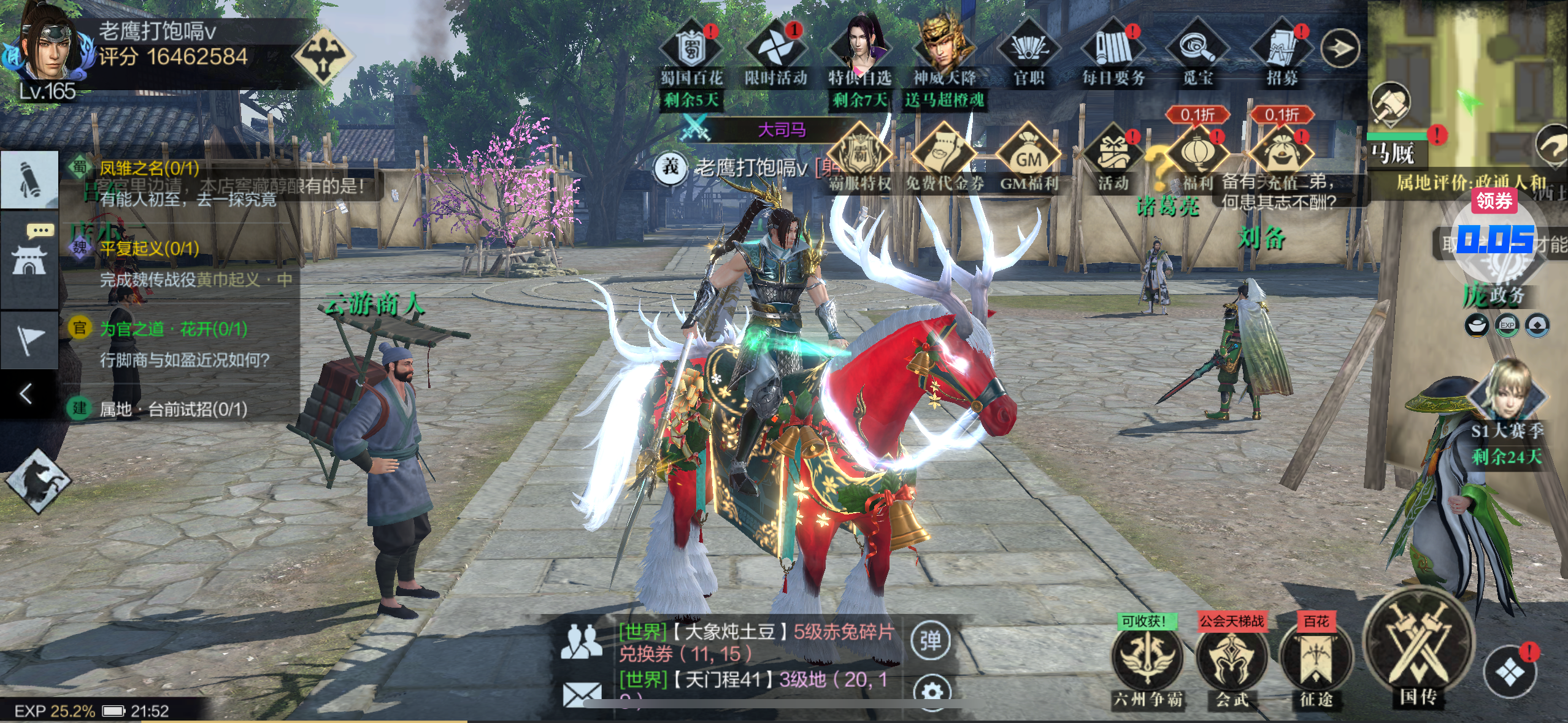Open 每日要务 daily tasks
This screenshot has height=723, width=1568.
1113,50
